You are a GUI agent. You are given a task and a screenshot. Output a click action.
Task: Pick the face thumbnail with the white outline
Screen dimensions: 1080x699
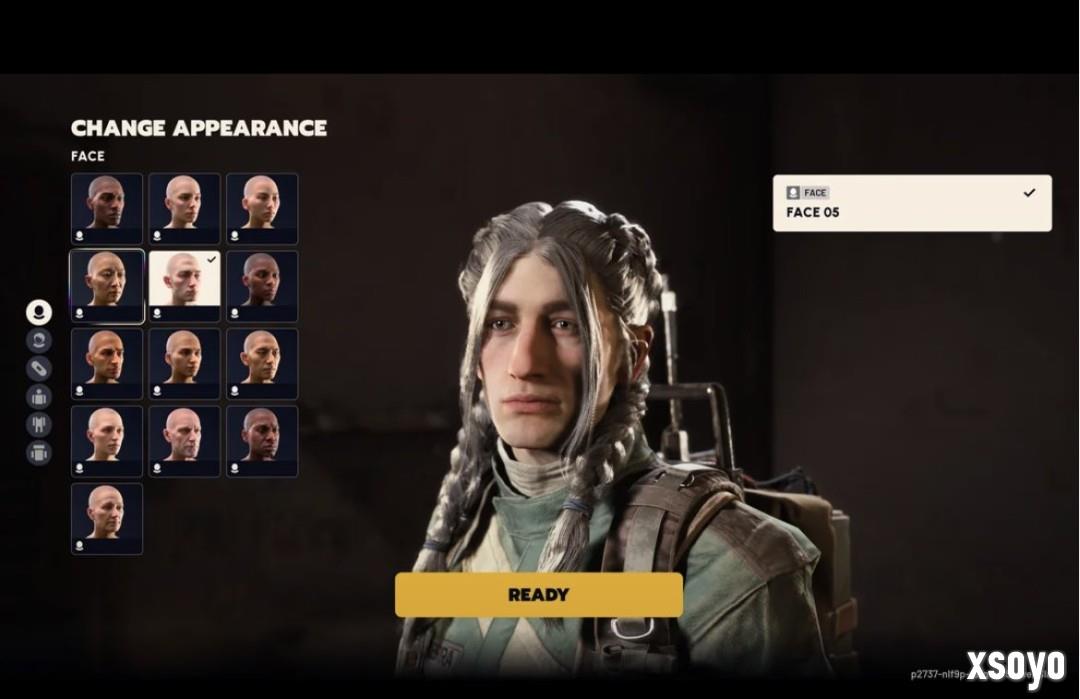click(x=107, y=286)
